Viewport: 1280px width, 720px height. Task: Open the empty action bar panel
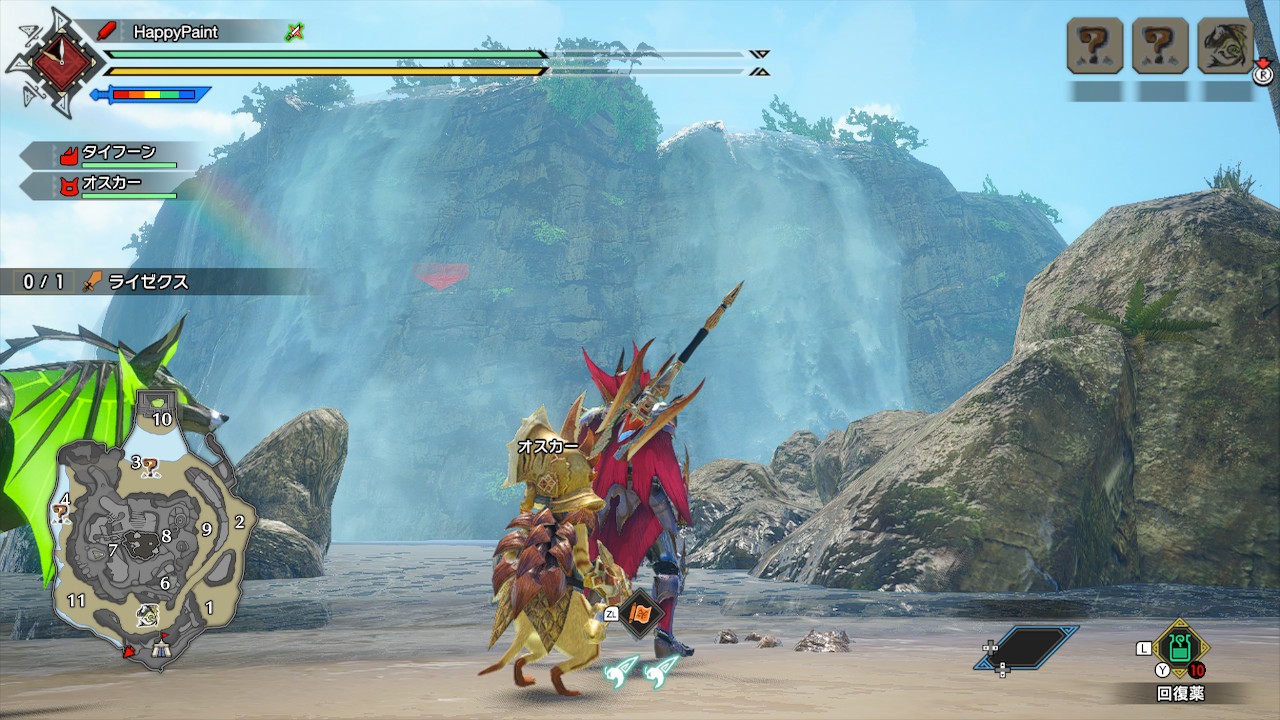tap(1027, 647)
